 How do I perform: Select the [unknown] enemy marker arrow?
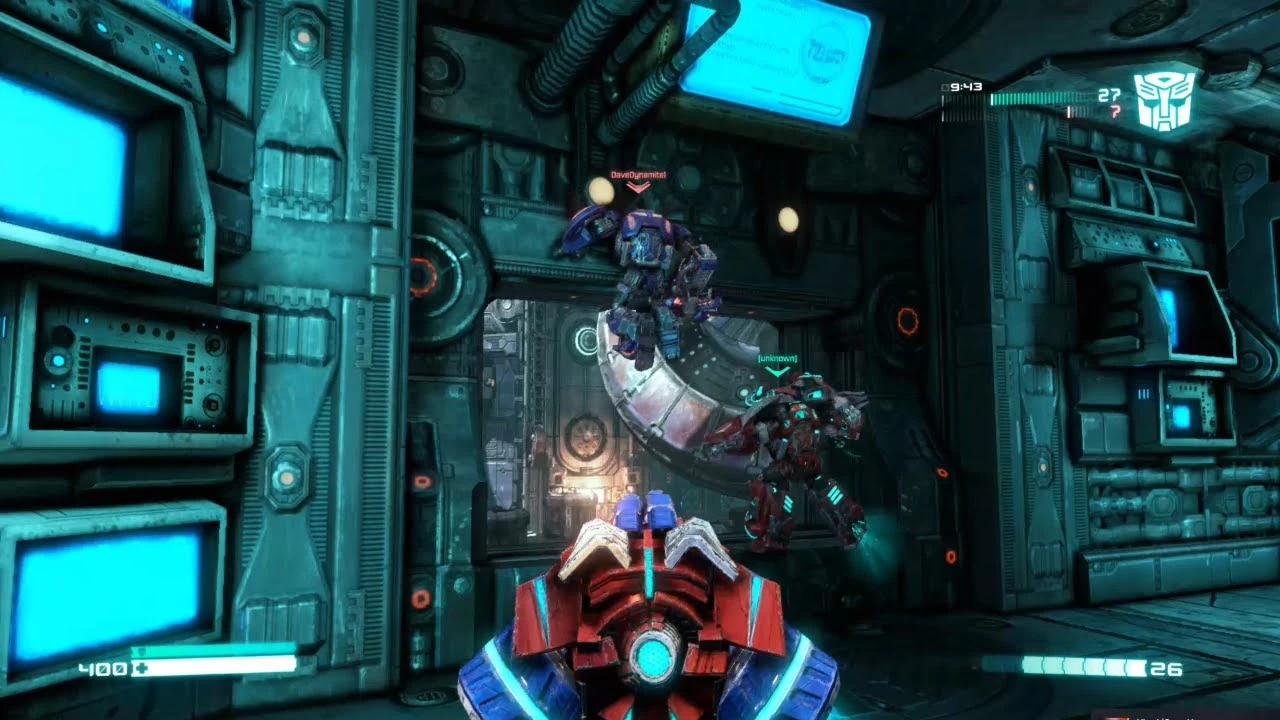[x=778, y=370]
